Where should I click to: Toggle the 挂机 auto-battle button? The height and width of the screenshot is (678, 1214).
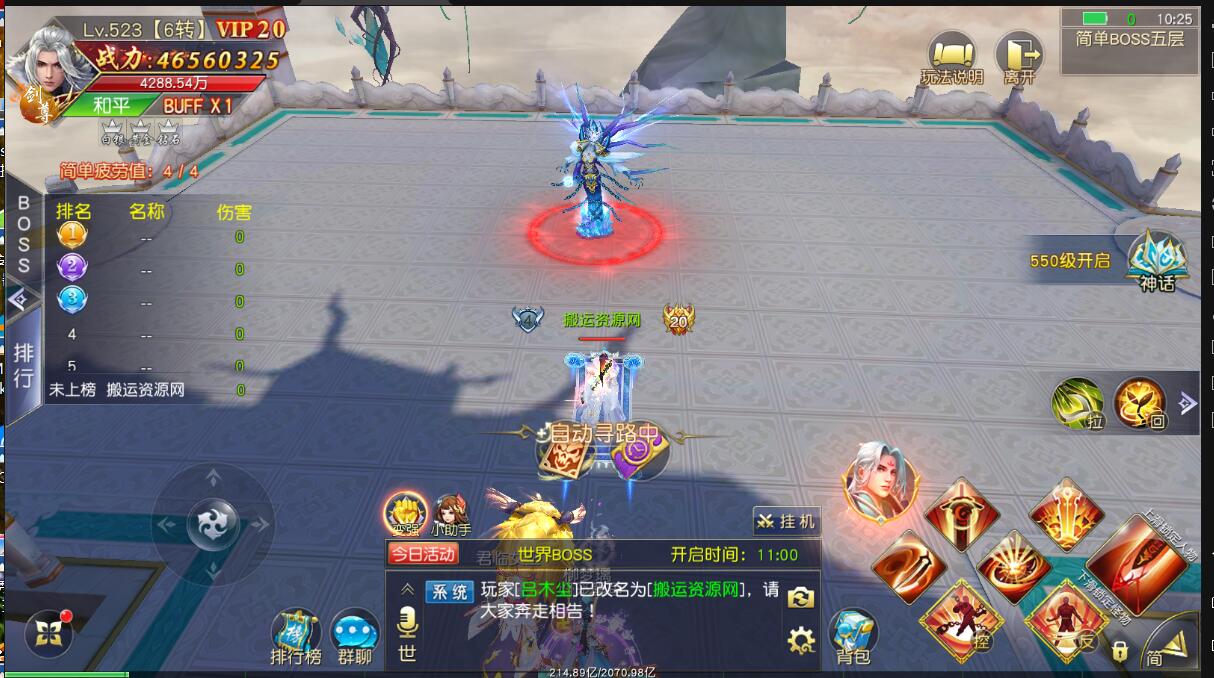(786, 521)
